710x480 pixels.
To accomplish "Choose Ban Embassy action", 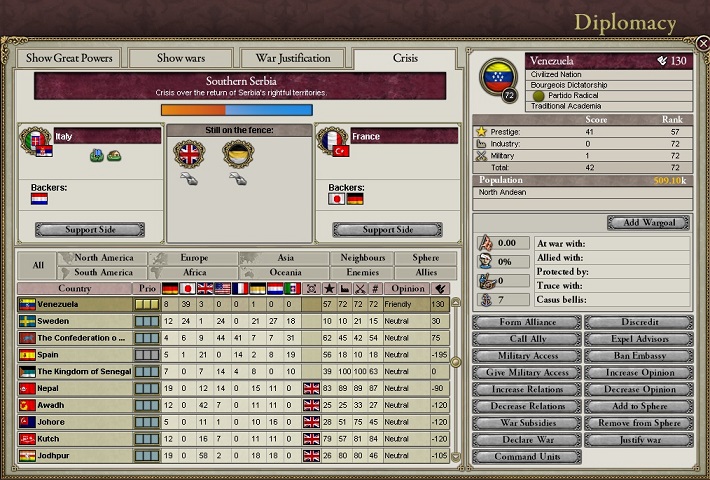I will pyautogui.click(x=638, y=356).
